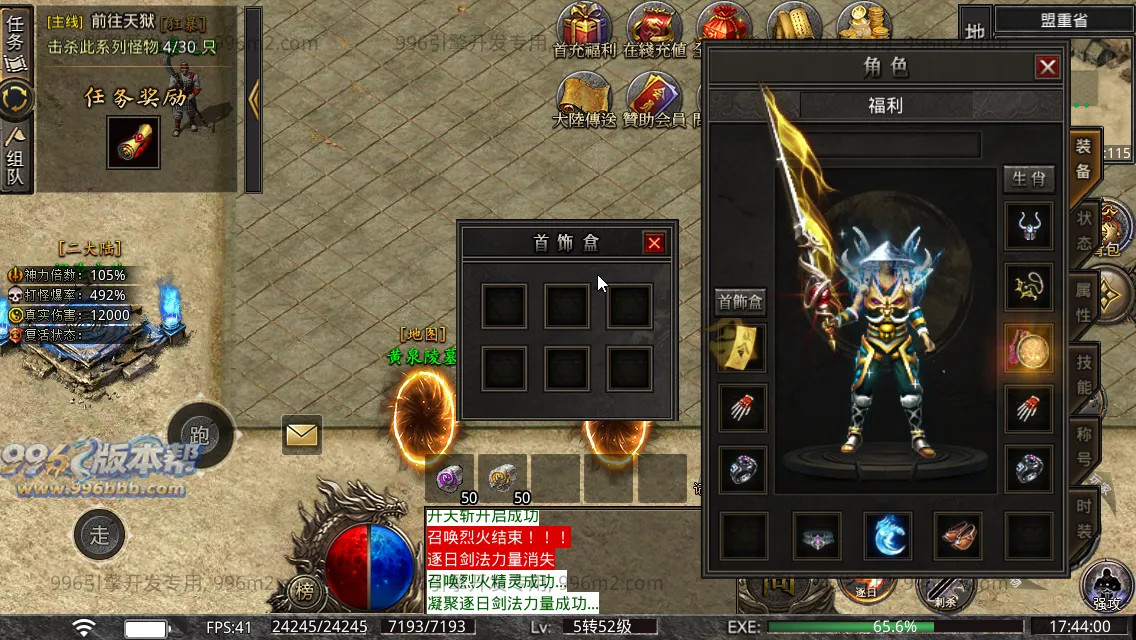Open the 技能 skills tab
Screen dimensions: 1136x640
click(x=1084, y=374)
